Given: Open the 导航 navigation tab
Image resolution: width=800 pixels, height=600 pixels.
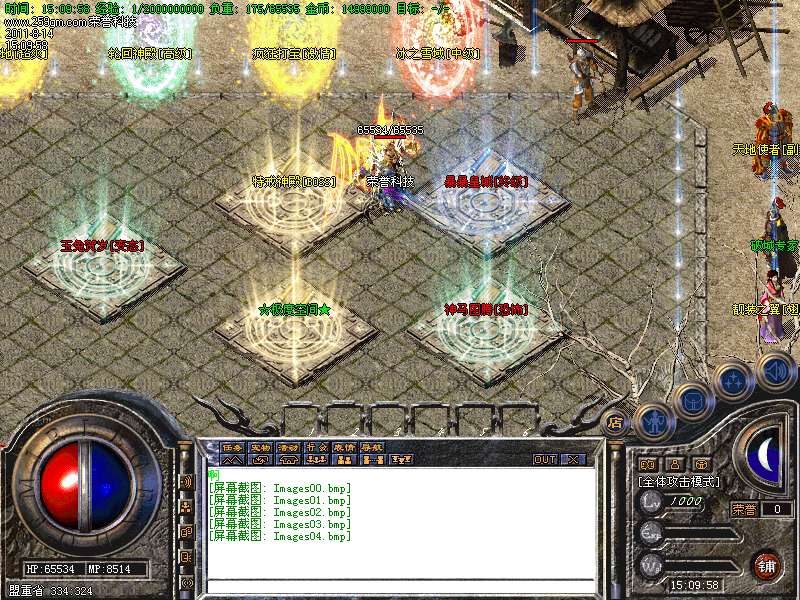Looking at the screenshot, I should coord(372,447).
